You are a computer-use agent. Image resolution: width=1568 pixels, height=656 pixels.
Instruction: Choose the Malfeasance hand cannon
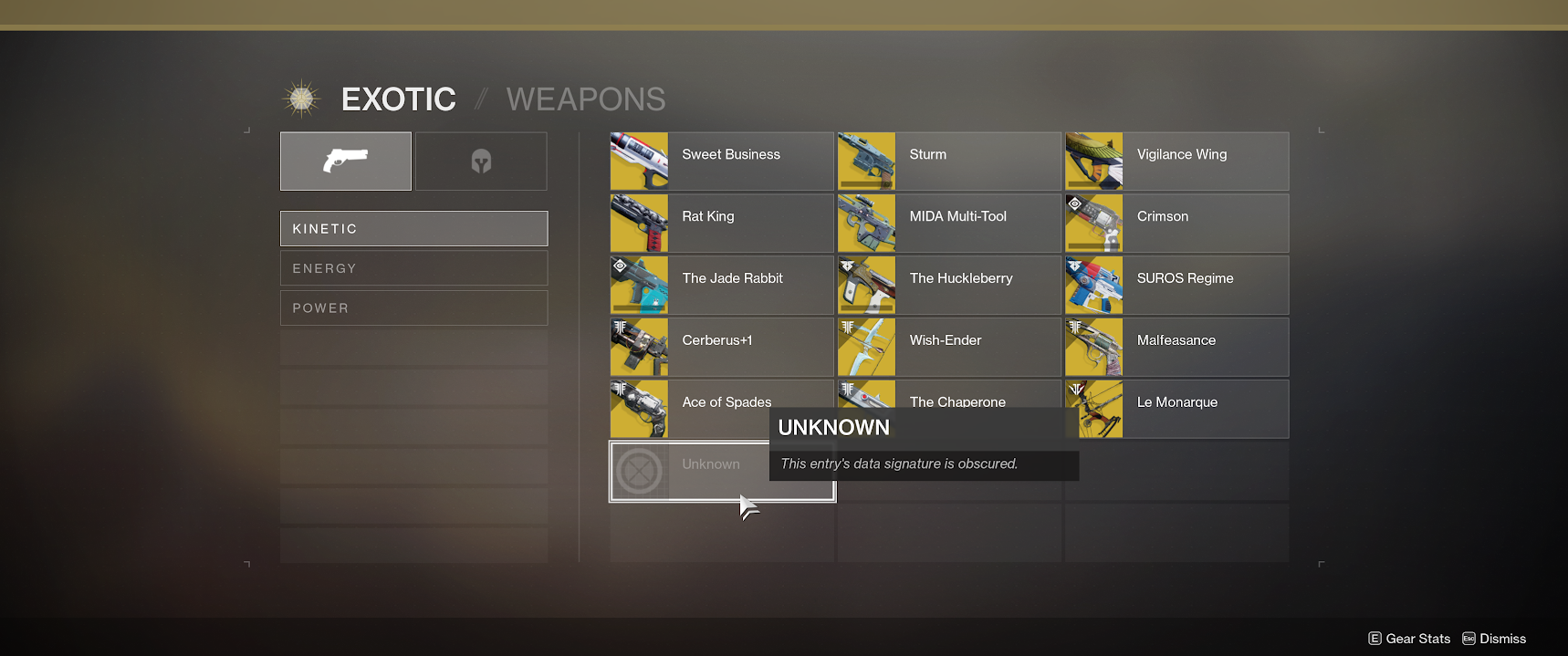[1176, 348]
